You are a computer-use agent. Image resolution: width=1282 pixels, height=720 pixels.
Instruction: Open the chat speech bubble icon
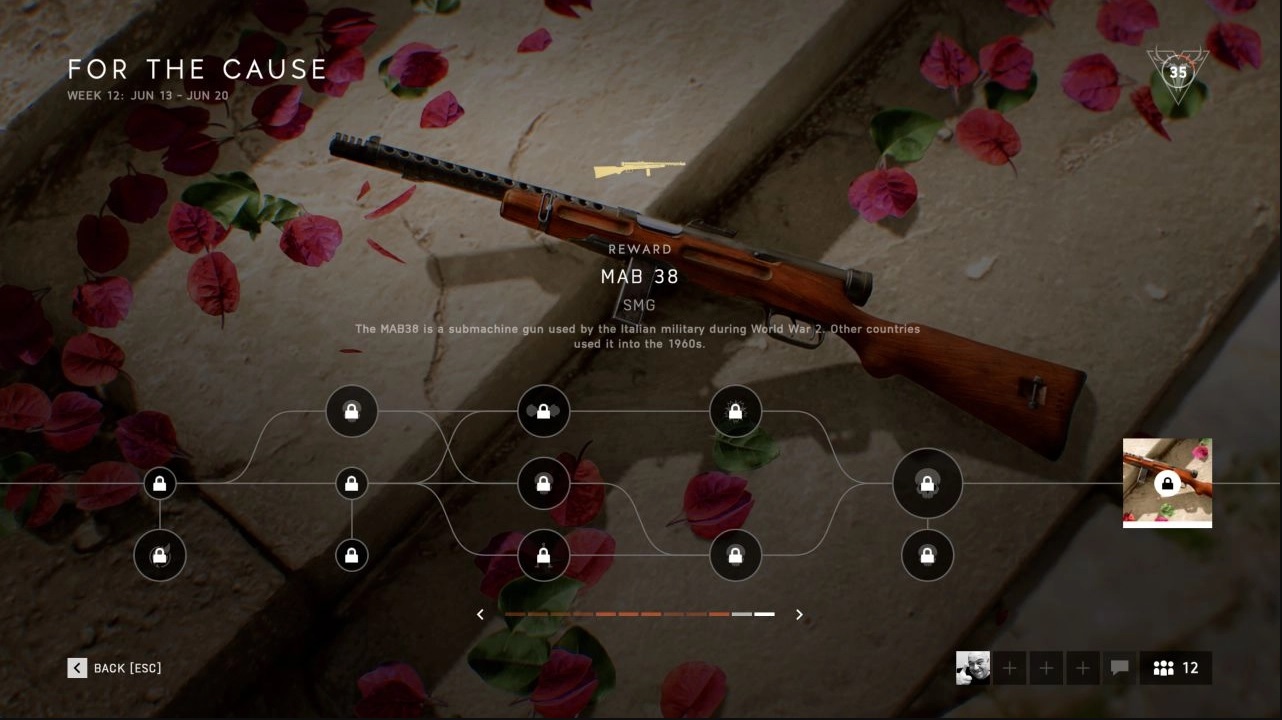pos(1120,668)
